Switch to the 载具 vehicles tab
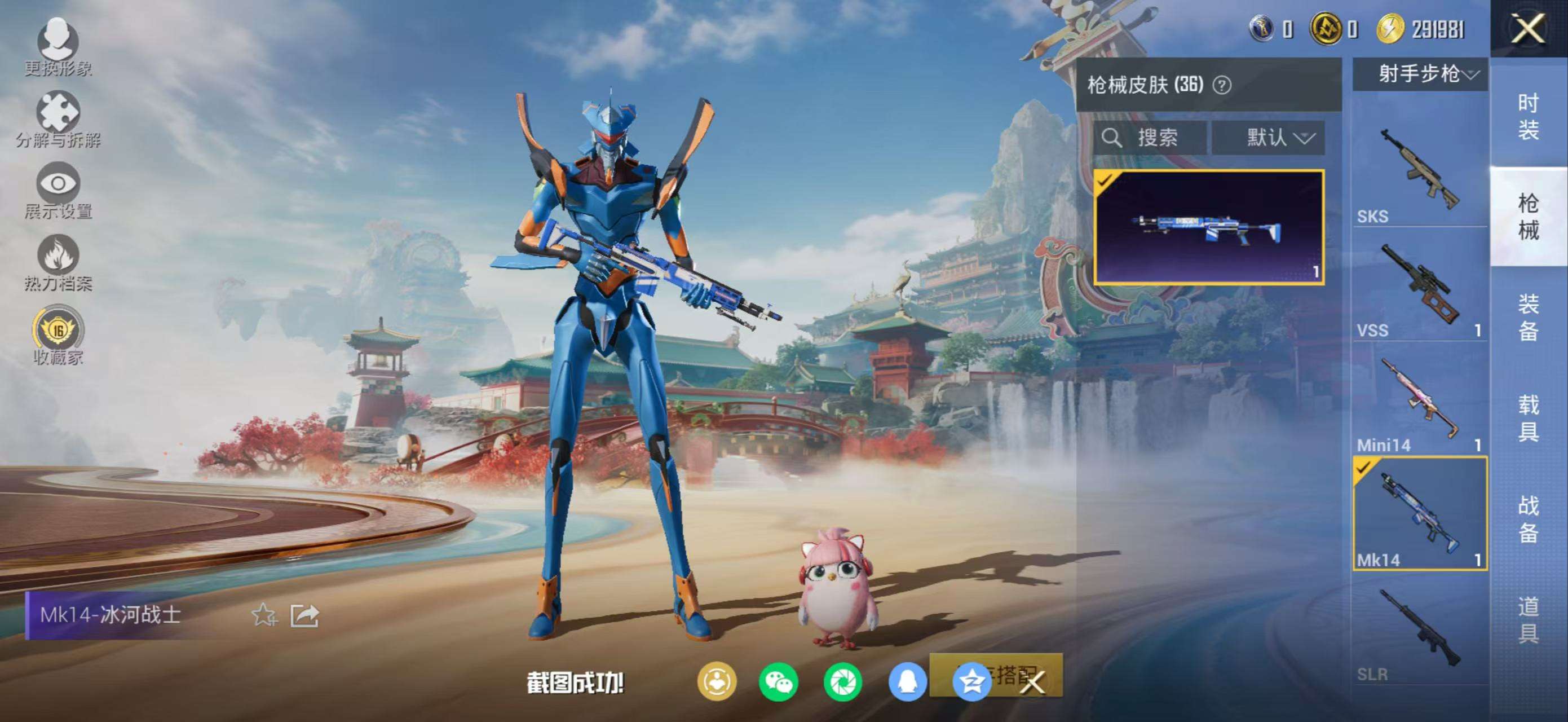Viewport: 1568px width, 722px height. point(1528,417)
